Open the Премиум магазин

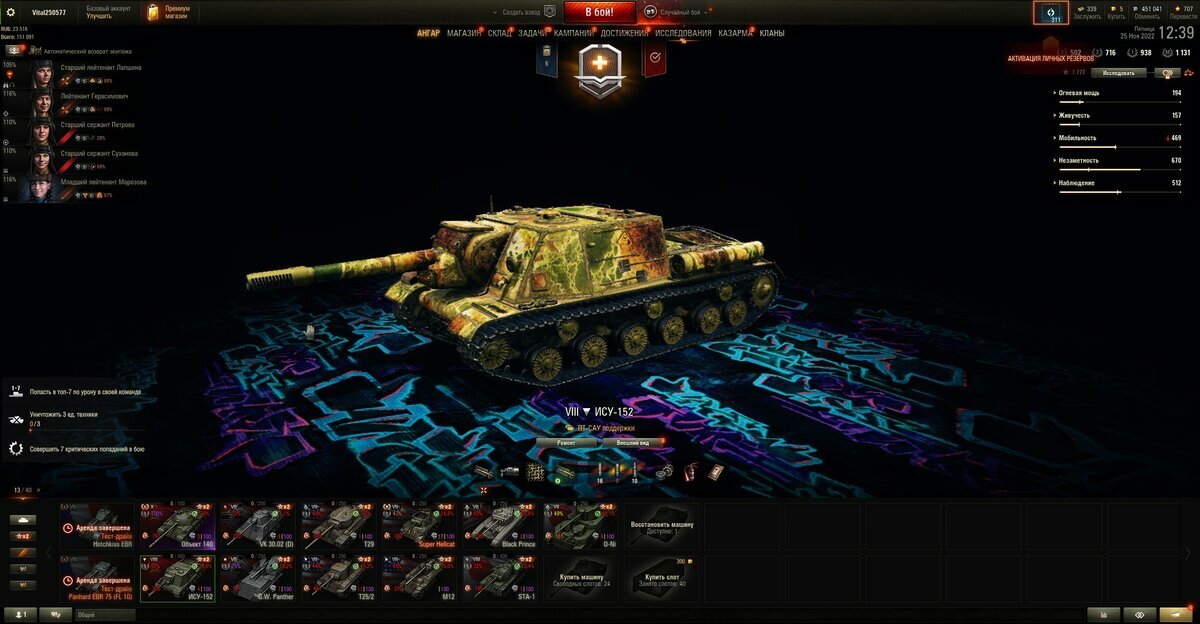click(168, 12)
